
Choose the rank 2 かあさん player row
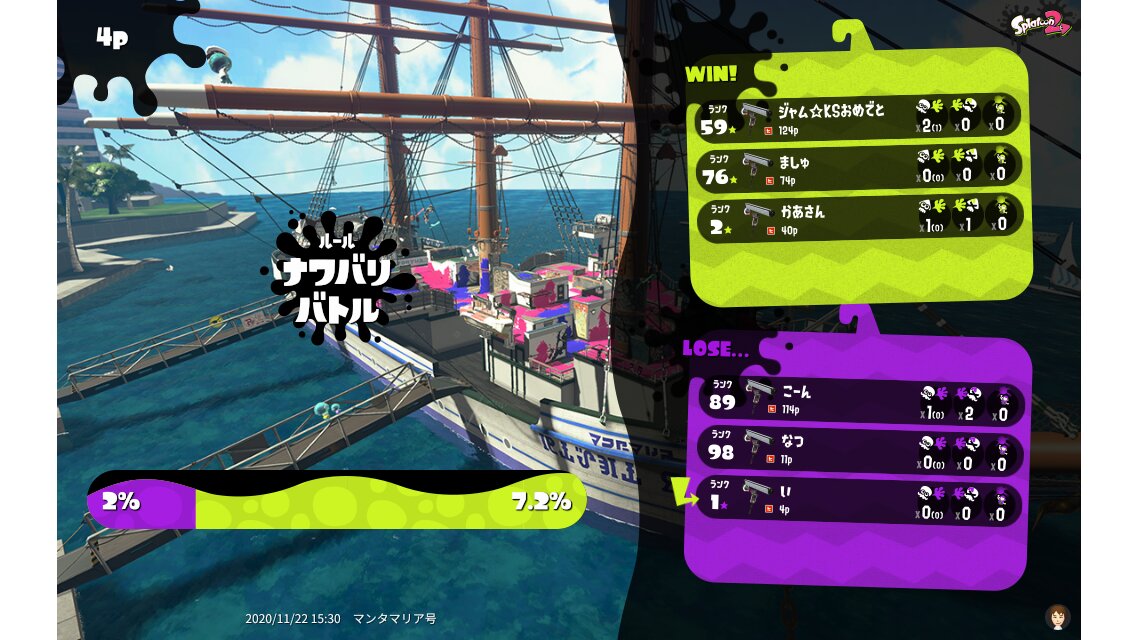tap(858, 217)
